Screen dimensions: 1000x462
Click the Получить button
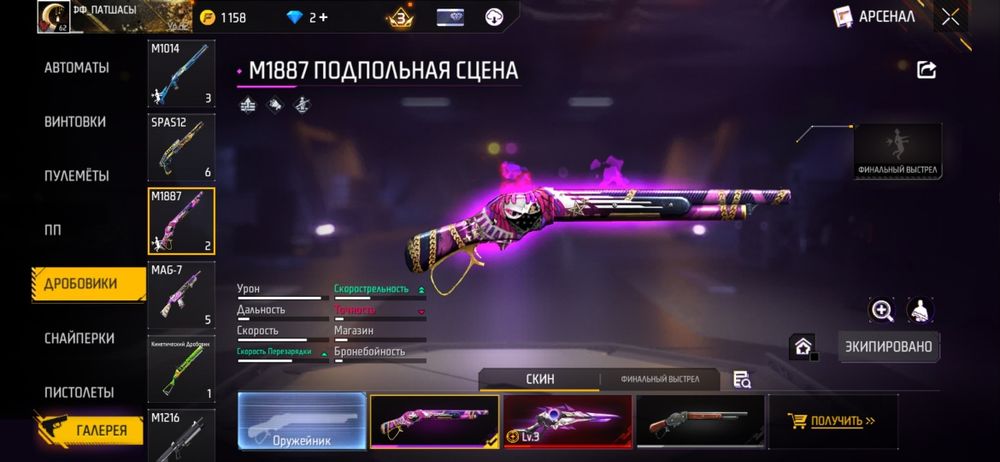(x=832, y=421)
